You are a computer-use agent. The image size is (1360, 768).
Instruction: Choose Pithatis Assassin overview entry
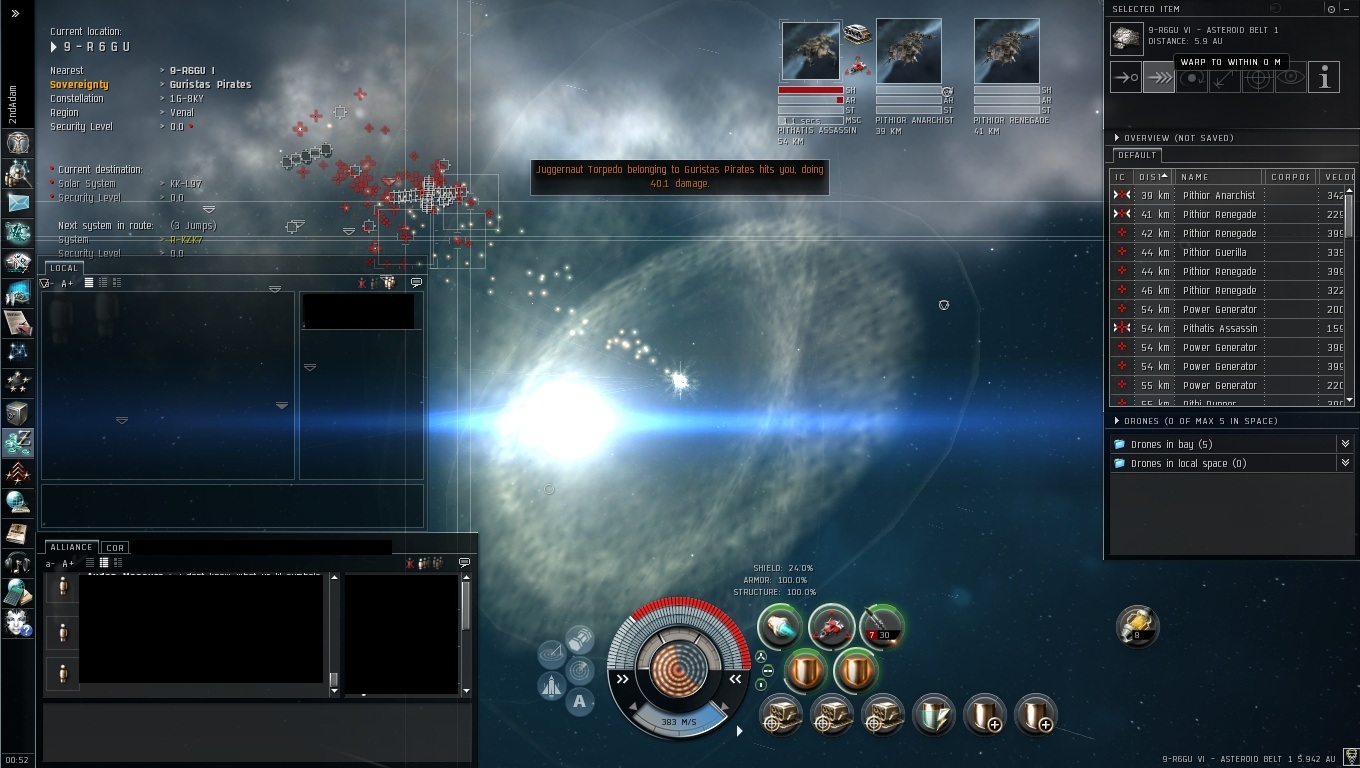[1219, 329]
